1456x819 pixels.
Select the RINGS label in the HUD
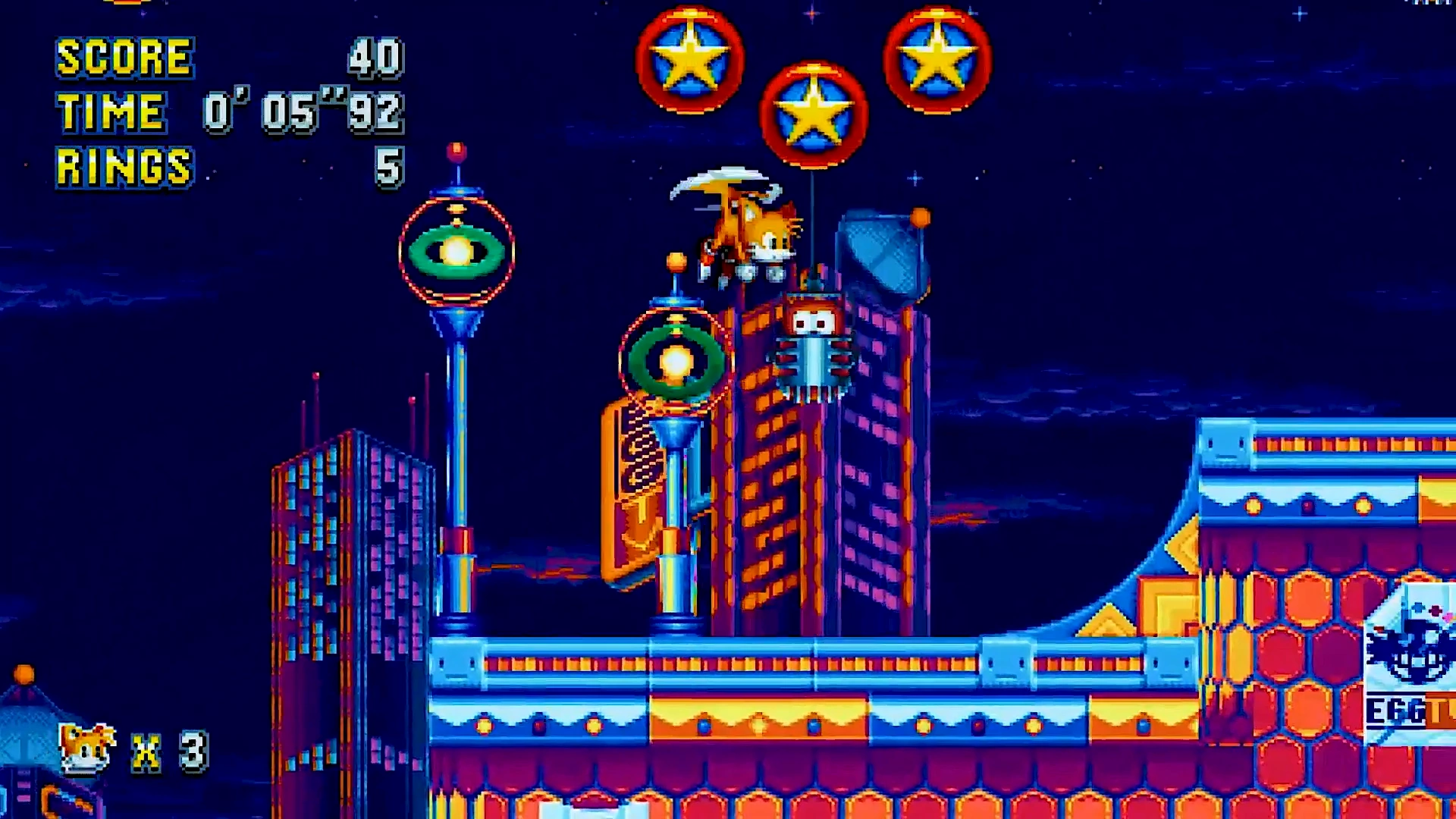[121, 163]
